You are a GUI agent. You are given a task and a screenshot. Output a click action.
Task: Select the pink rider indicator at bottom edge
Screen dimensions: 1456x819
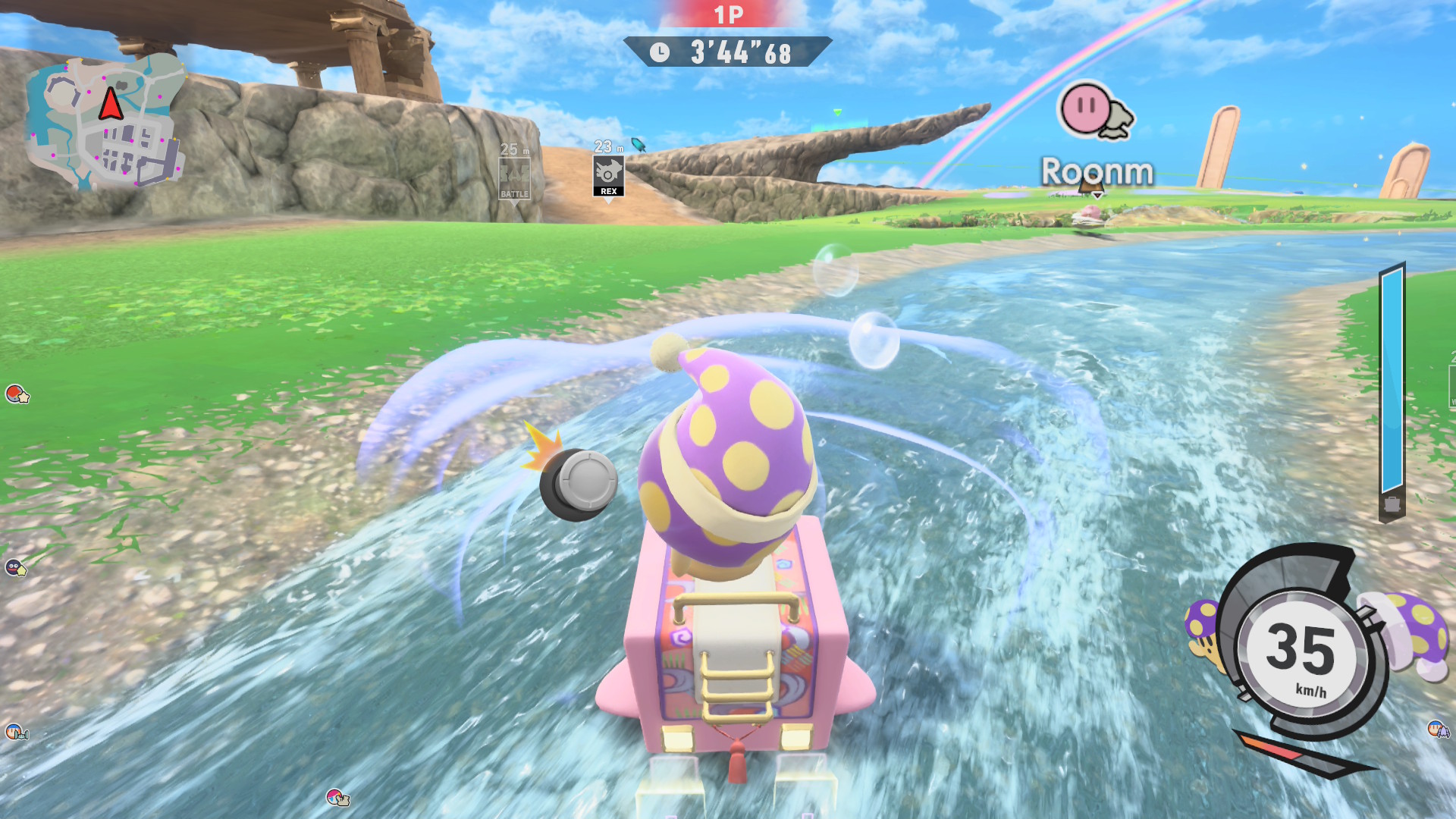[x=337, y=797]
